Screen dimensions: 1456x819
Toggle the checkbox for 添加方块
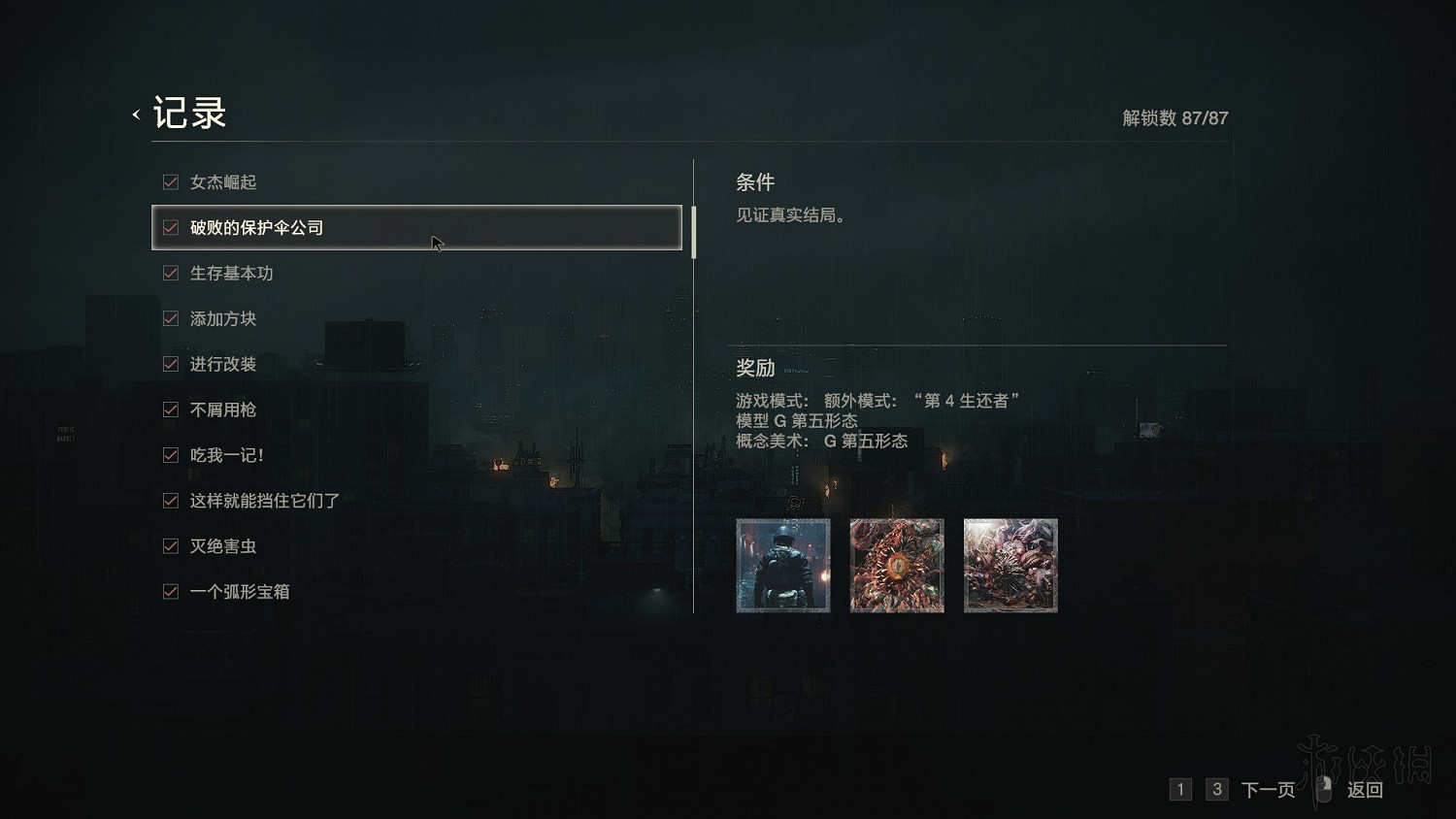[170, 318]
